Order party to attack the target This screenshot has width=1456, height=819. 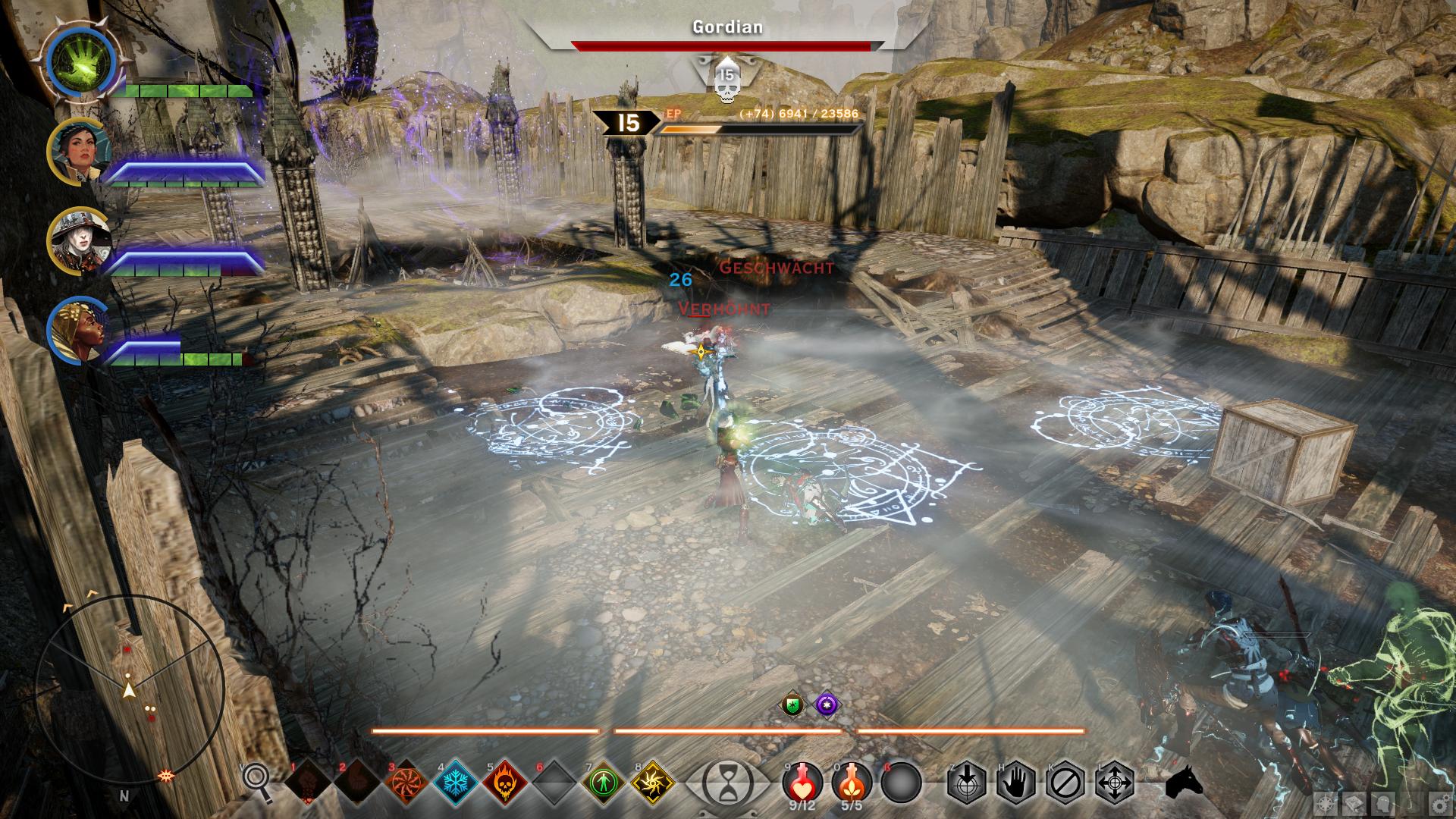click(x=966, y=782)
